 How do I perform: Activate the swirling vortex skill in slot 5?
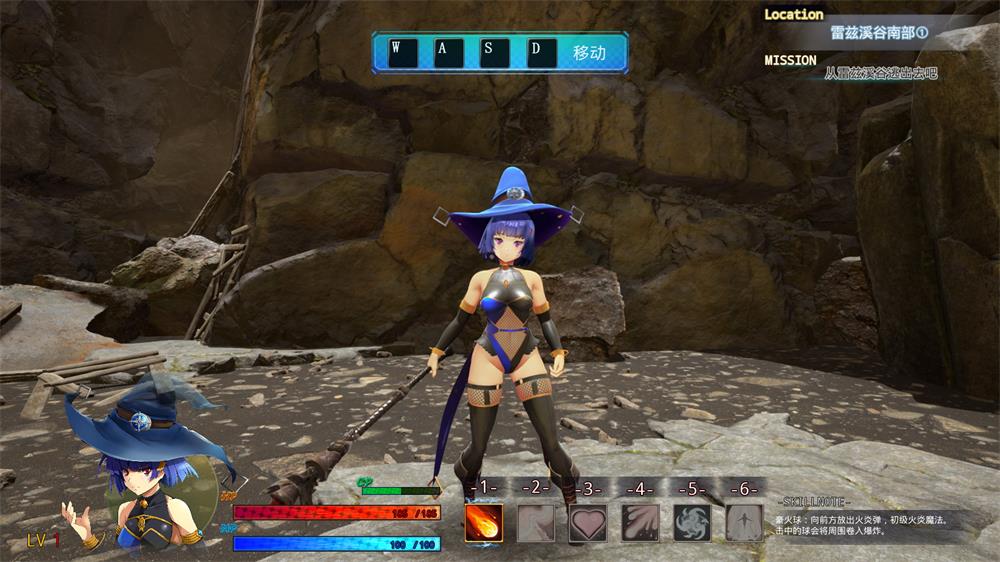click(x=692, y=522)
